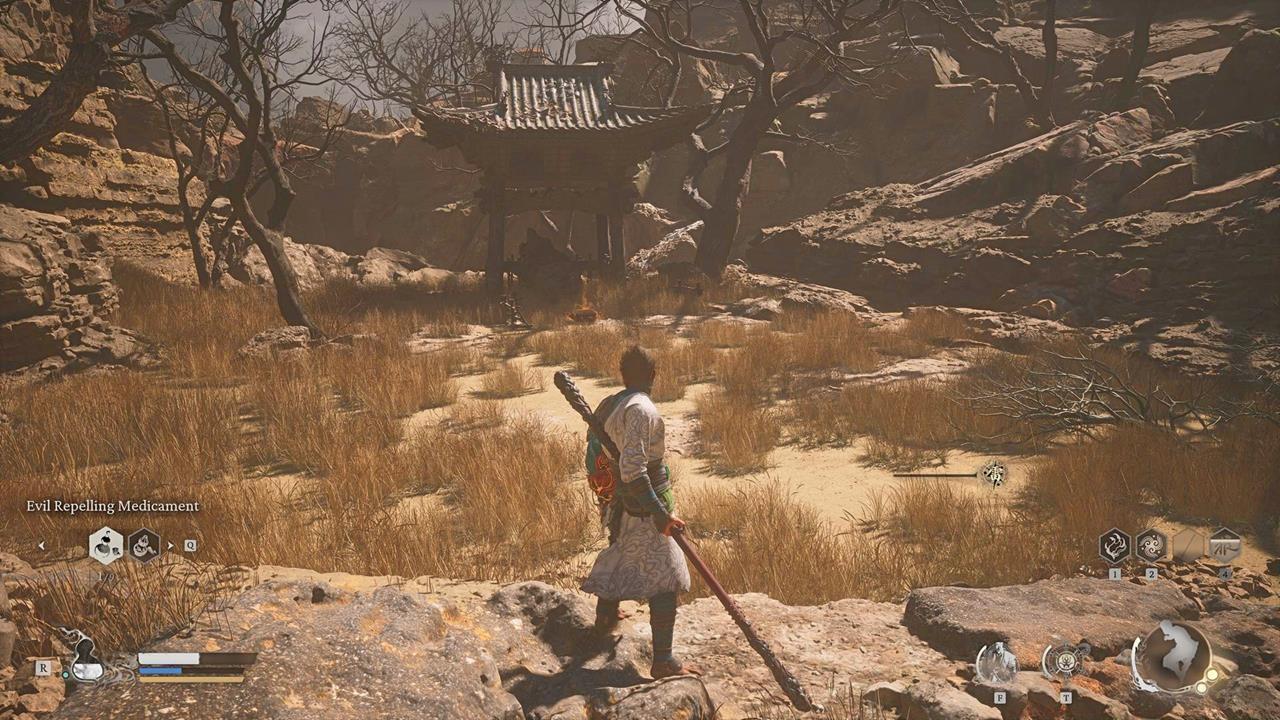Open the previous item with the left arrow
Image resolution: width=1280 pixels, height=720 pixels.
tap(42, 545)
